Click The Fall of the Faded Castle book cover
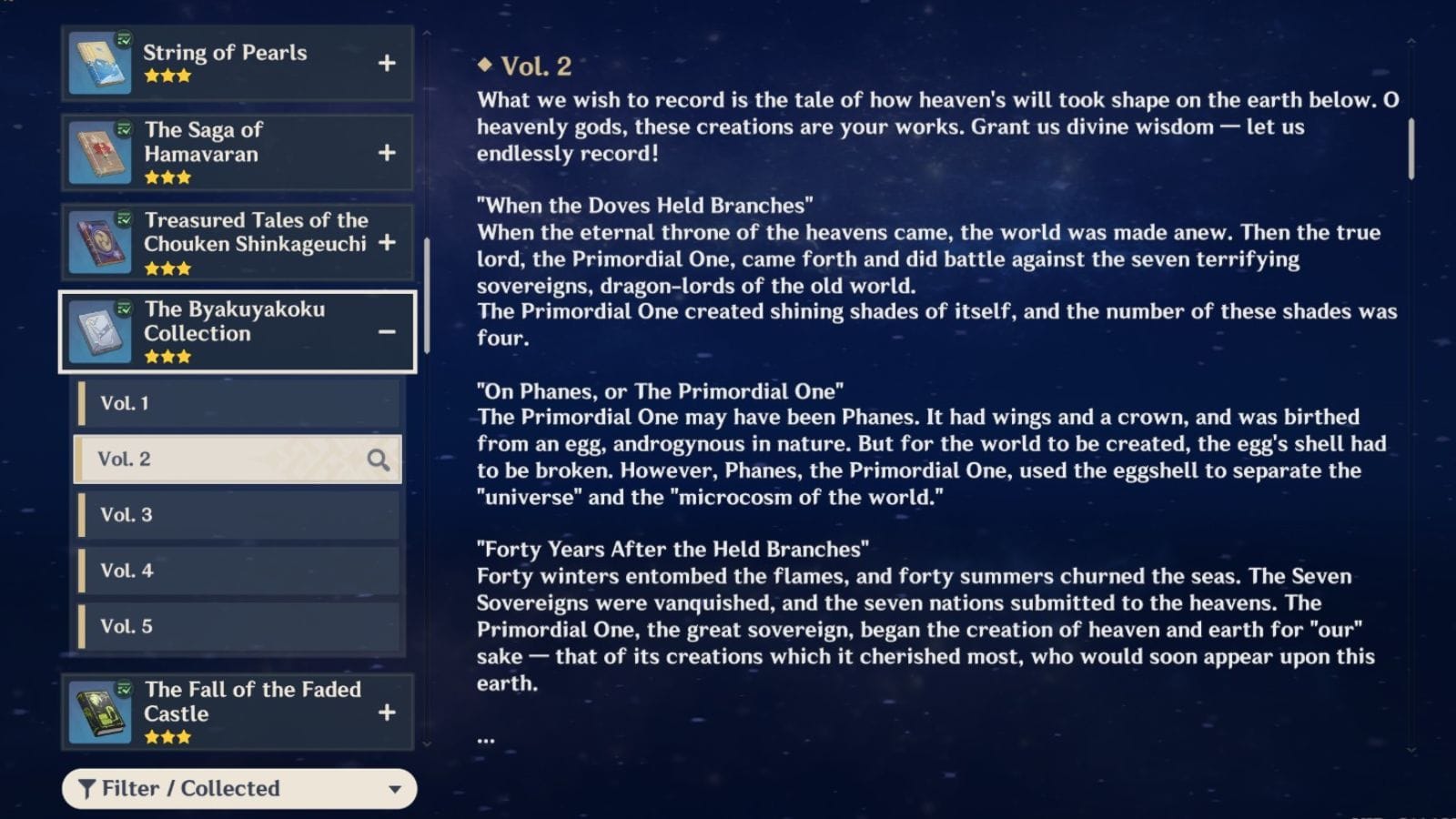This screenshot has width=1456, height=819. click(x=102, y=712)
